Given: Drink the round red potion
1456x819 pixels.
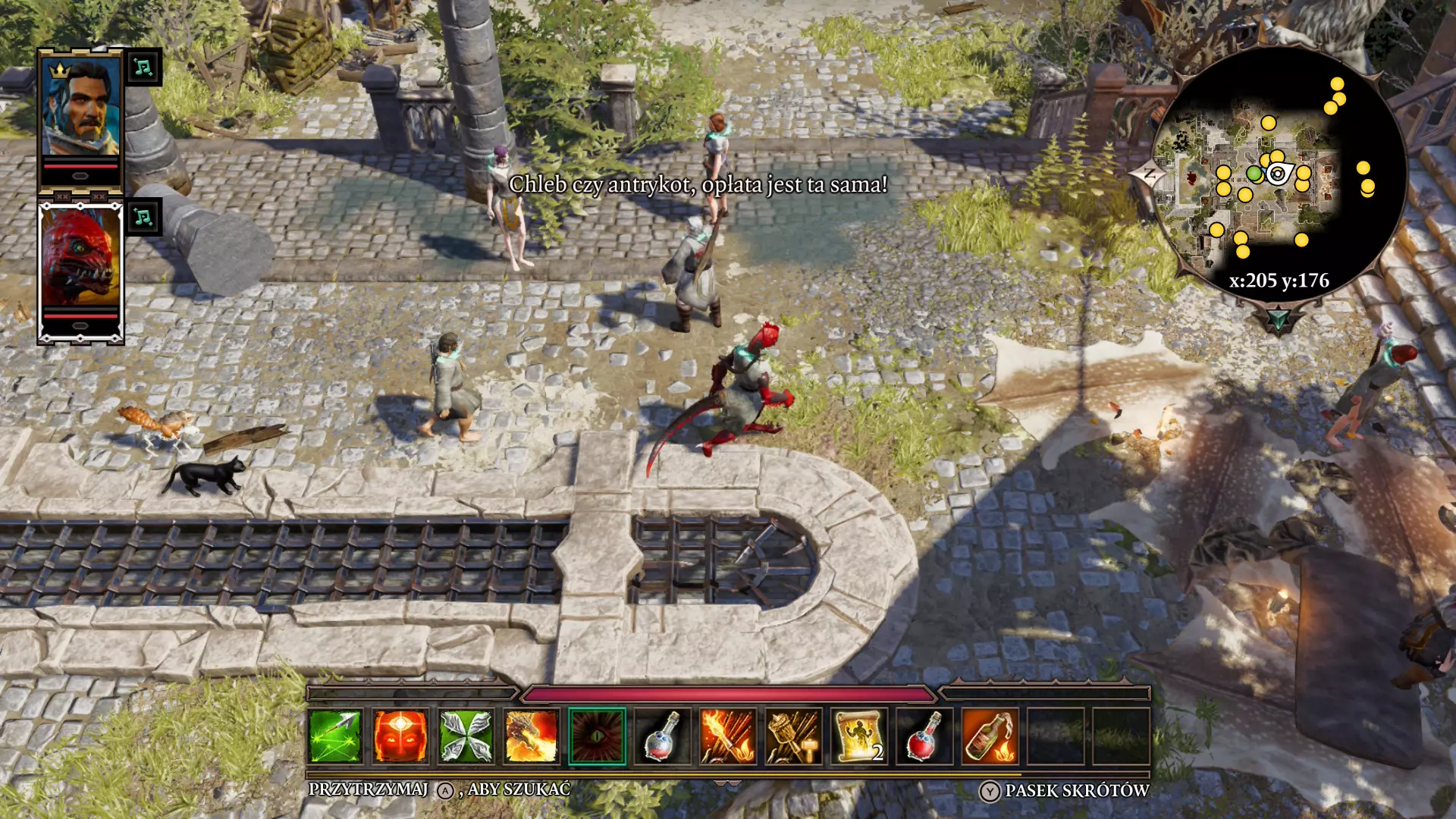Looking at the screenshot, I should click(x=924, y=736).
